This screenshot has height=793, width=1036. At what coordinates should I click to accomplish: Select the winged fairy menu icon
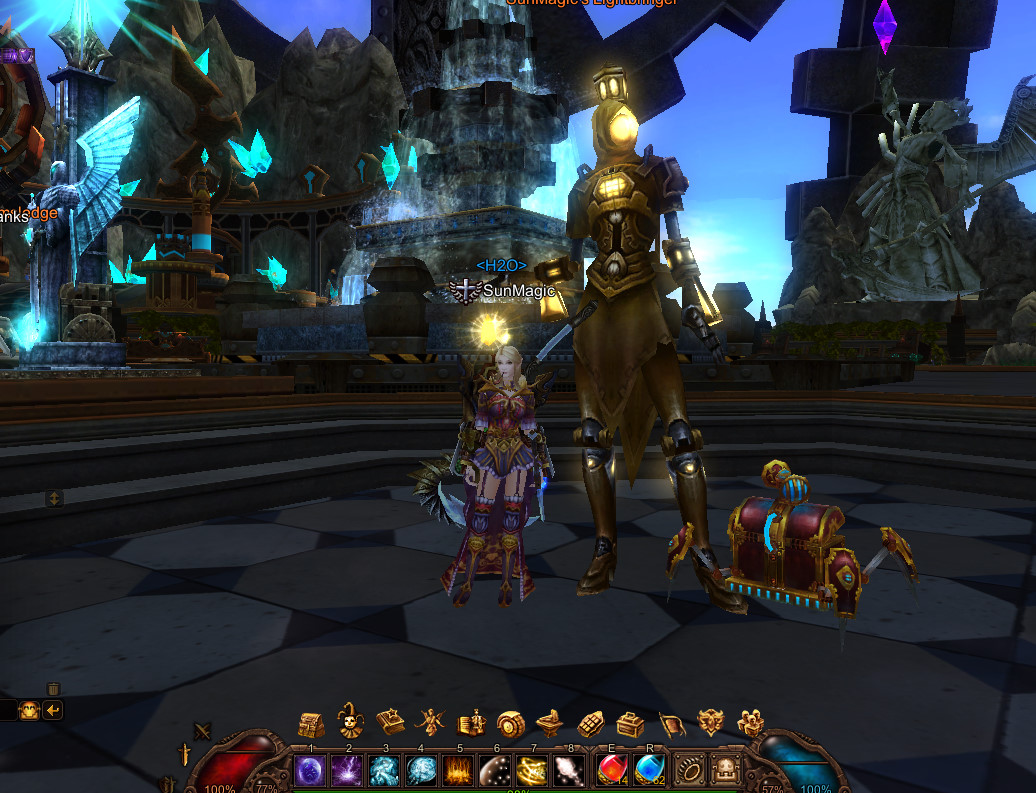pyautogui.click(x=431, y=722)
